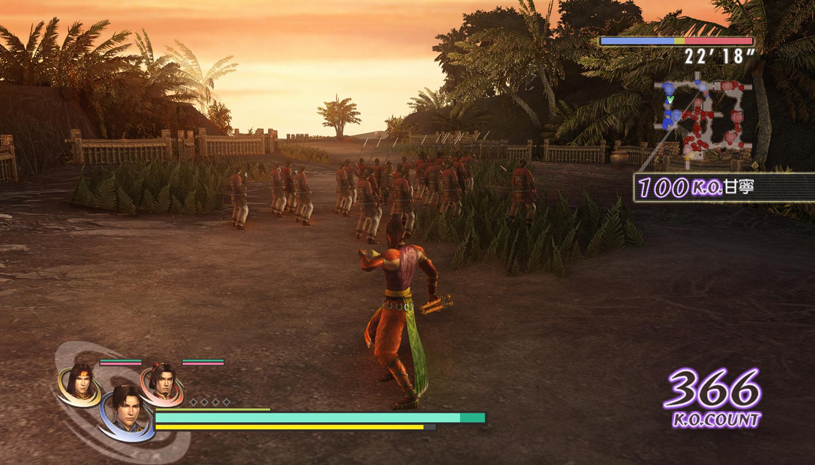
Task: Click the 100 K.O. notification banner
Action: (723, 187)
